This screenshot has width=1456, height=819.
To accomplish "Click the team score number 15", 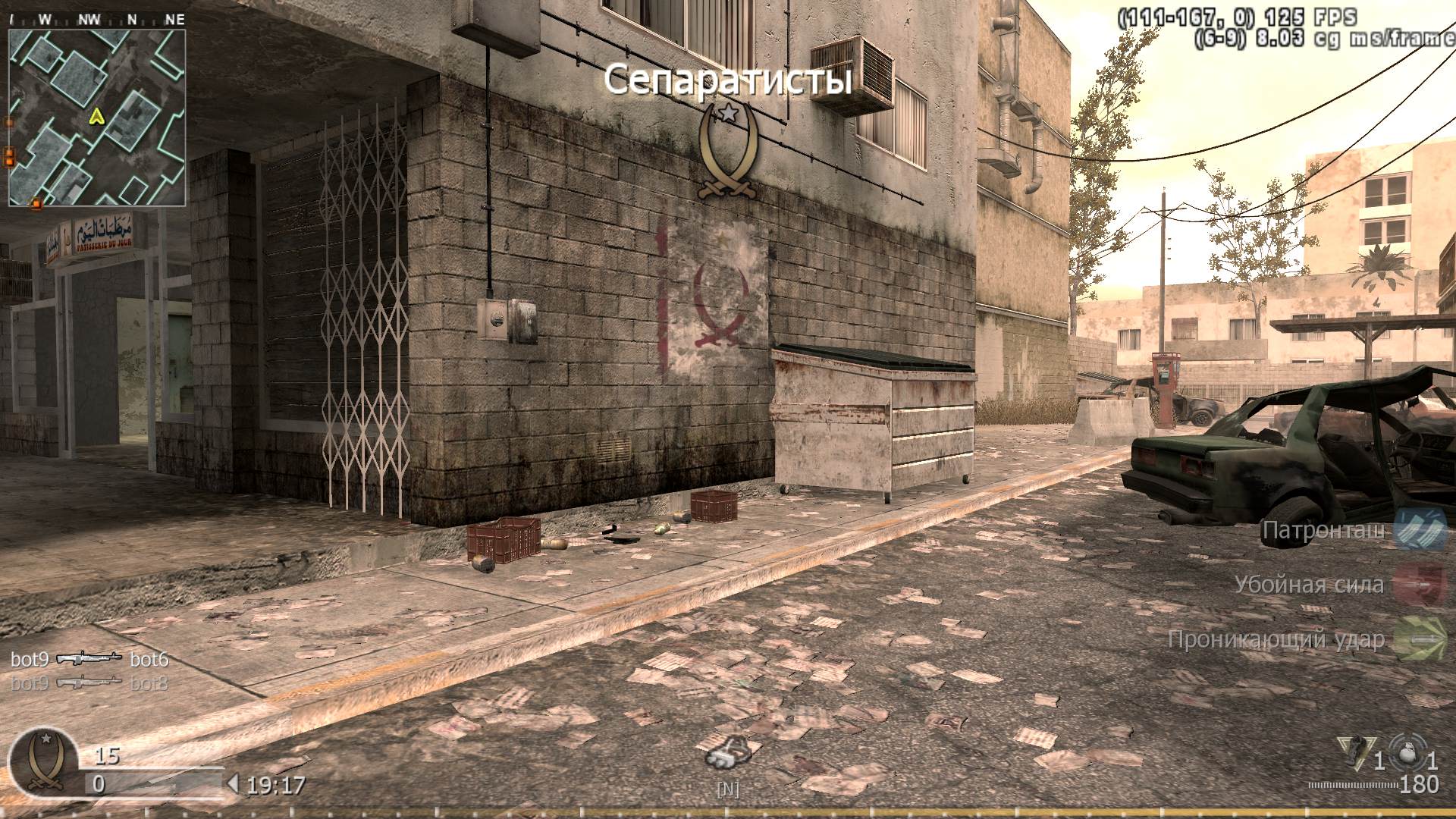I will click(x=106, y=756).
